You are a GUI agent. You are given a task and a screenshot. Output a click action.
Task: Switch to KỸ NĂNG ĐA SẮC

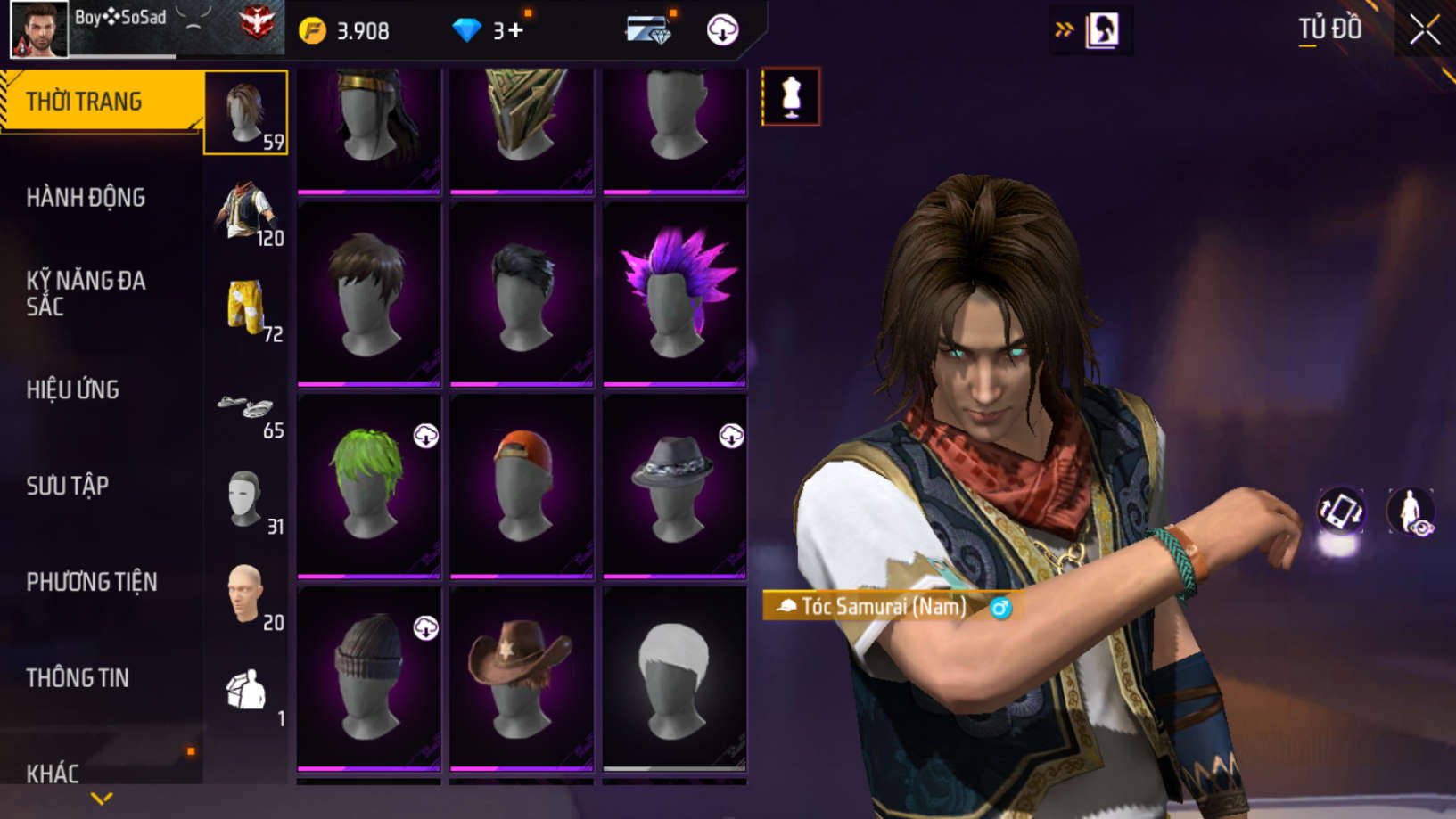[x=86, y=293]
